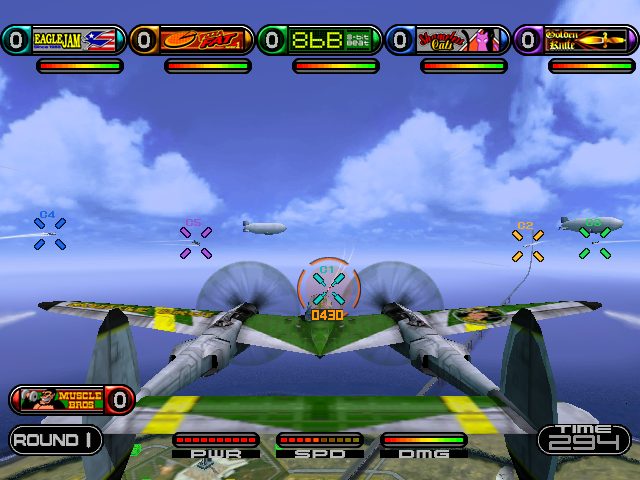Click the orange flame team badge
Viewport: 640px width, 480px height.
coord(204,40)
